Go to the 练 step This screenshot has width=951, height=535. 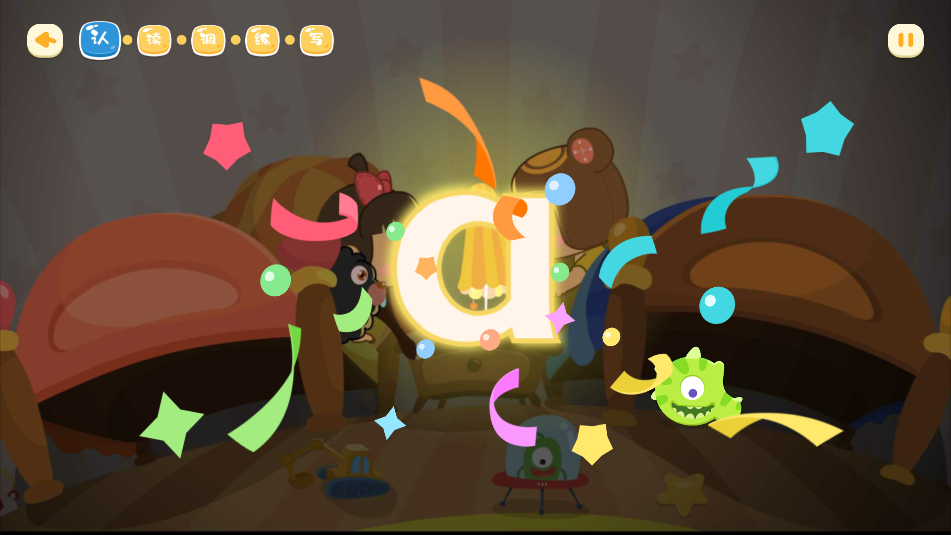click(x=262, y=40)
